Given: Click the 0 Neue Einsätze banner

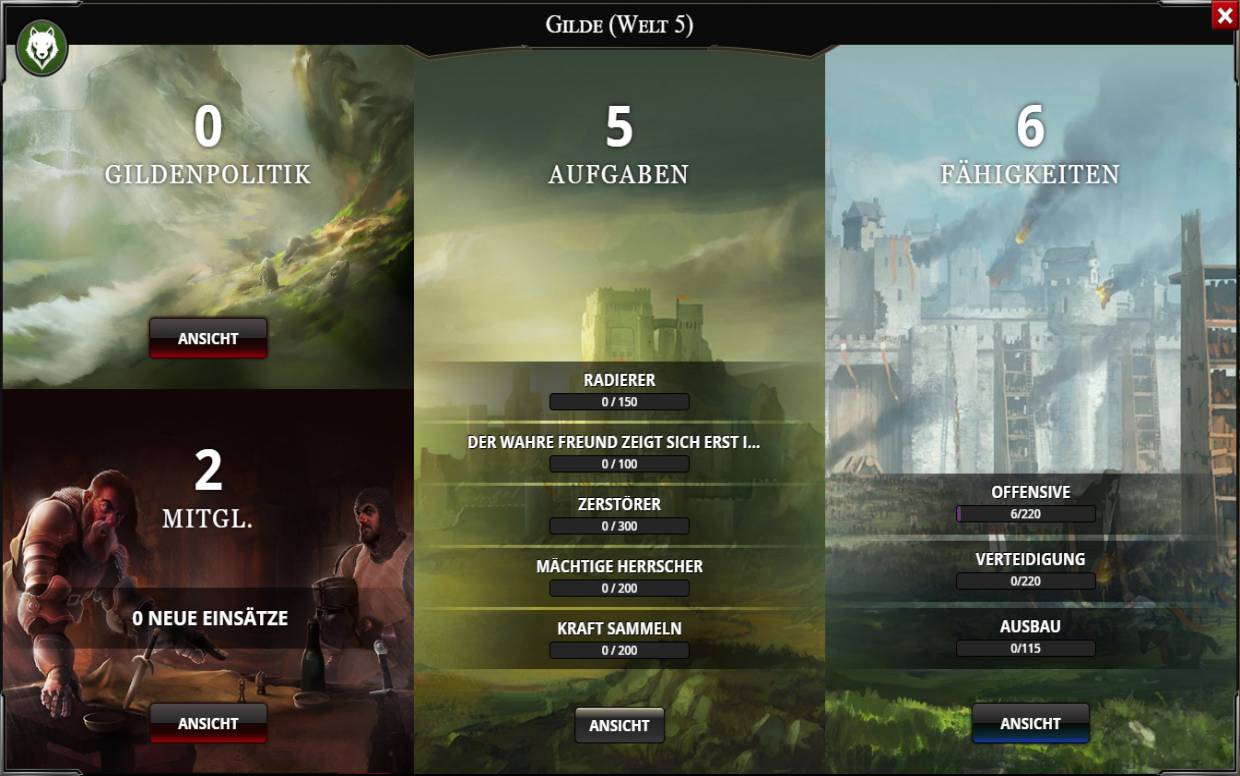Looking at the screenshot, I should pyautogui.click(x=209, y=619).
